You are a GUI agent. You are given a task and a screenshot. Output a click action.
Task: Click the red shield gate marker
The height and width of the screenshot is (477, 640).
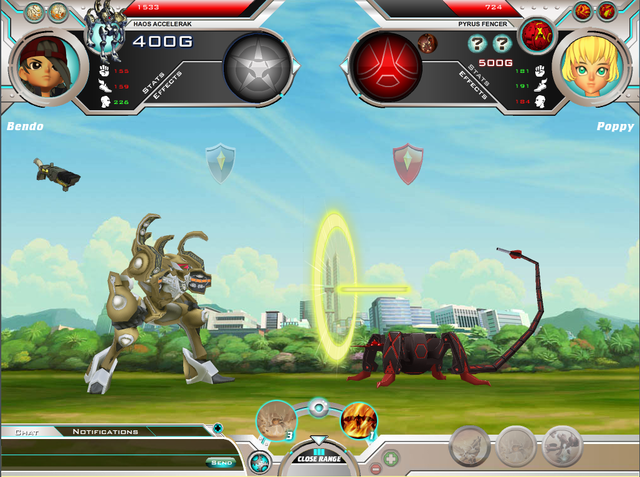tap(408, 162)
